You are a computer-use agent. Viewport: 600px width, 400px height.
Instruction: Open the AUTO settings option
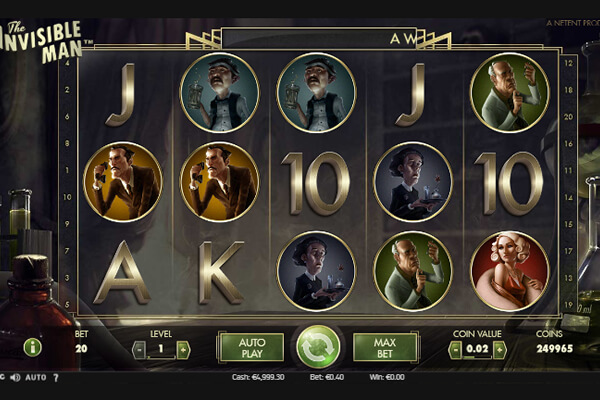tap(36, 378)
